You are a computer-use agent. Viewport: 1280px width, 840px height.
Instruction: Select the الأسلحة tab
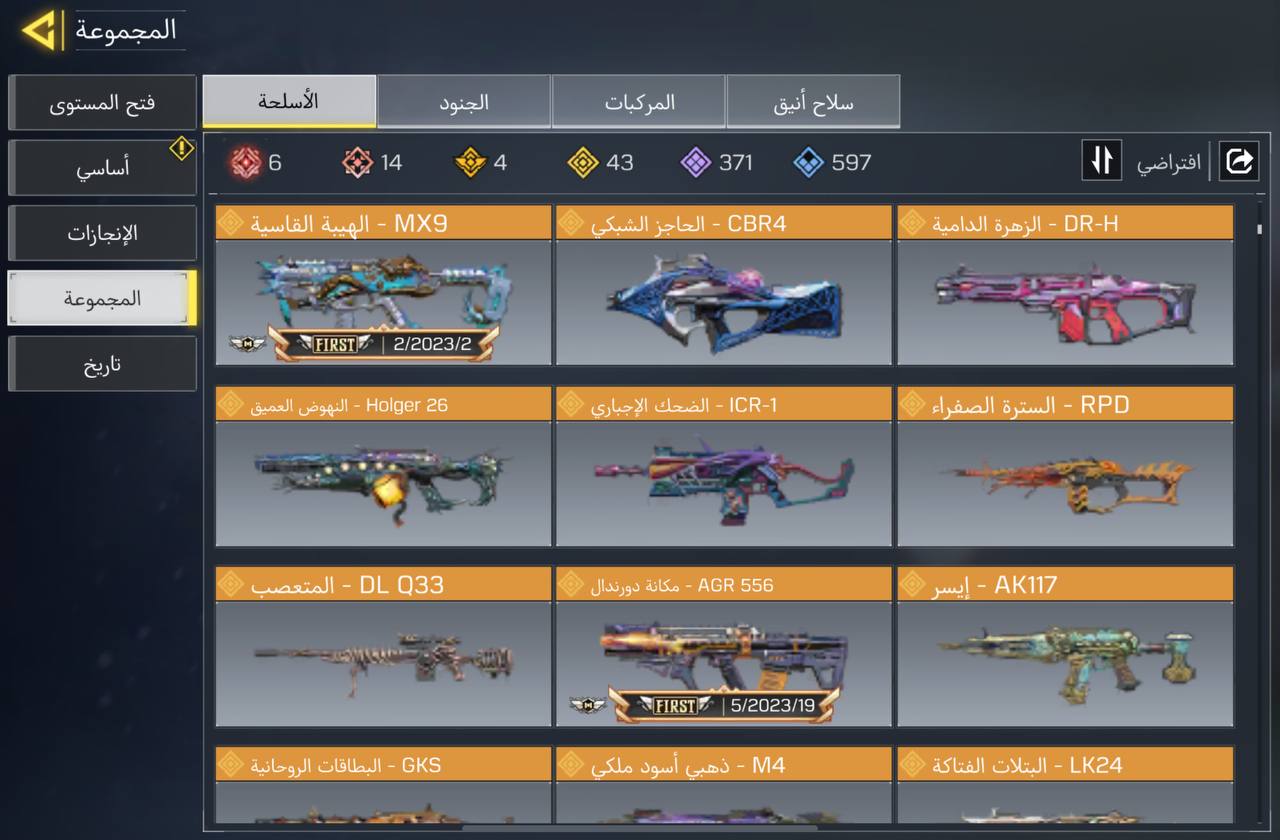click(289, 101)
